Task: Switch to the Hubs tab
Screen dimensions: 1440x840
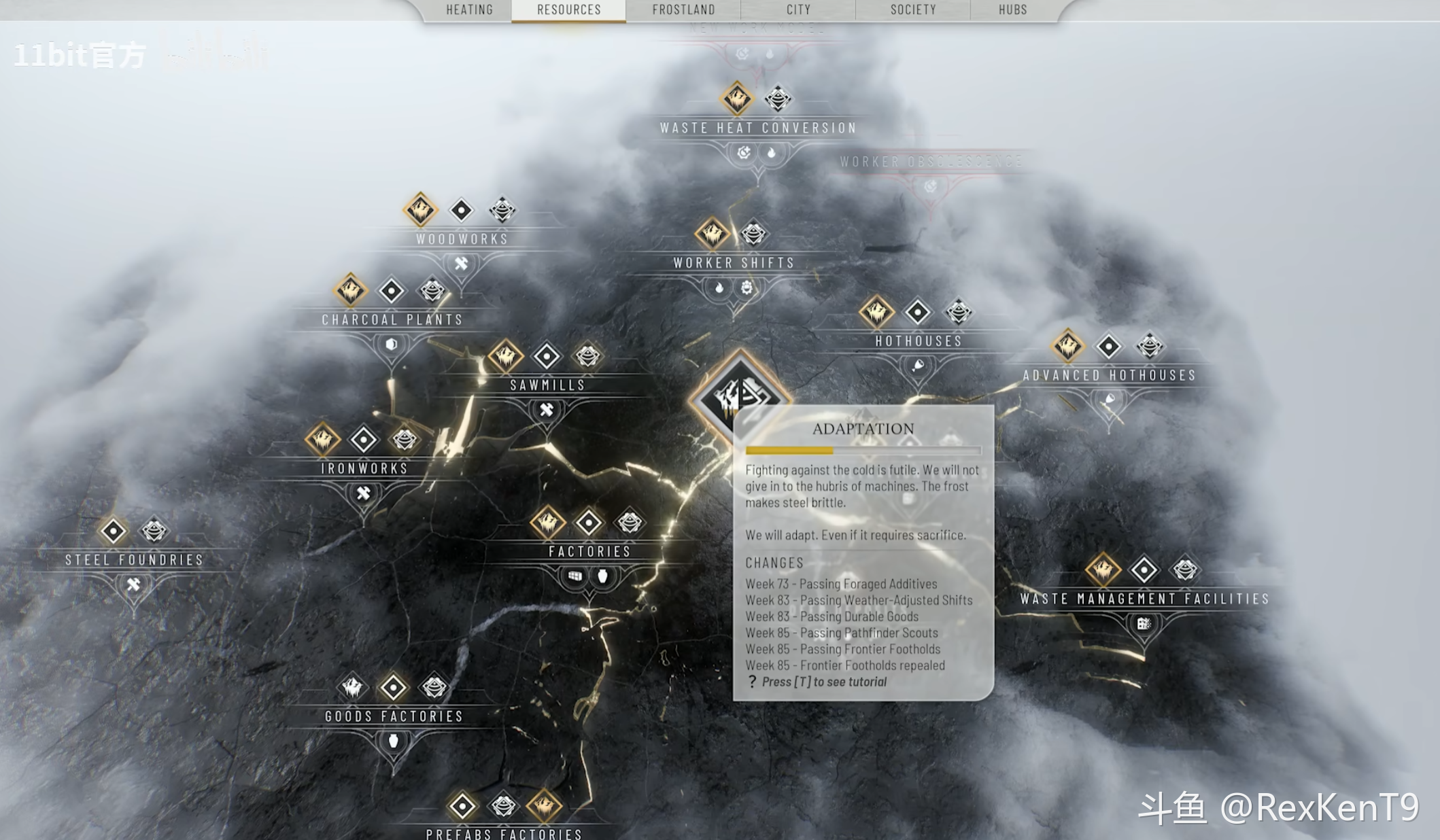Action: 1012,10
